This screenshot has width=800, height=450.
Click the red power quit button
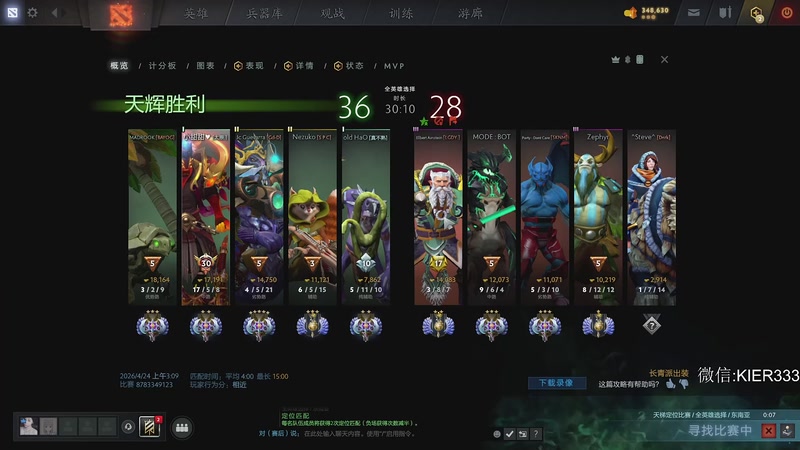point(785,13)
